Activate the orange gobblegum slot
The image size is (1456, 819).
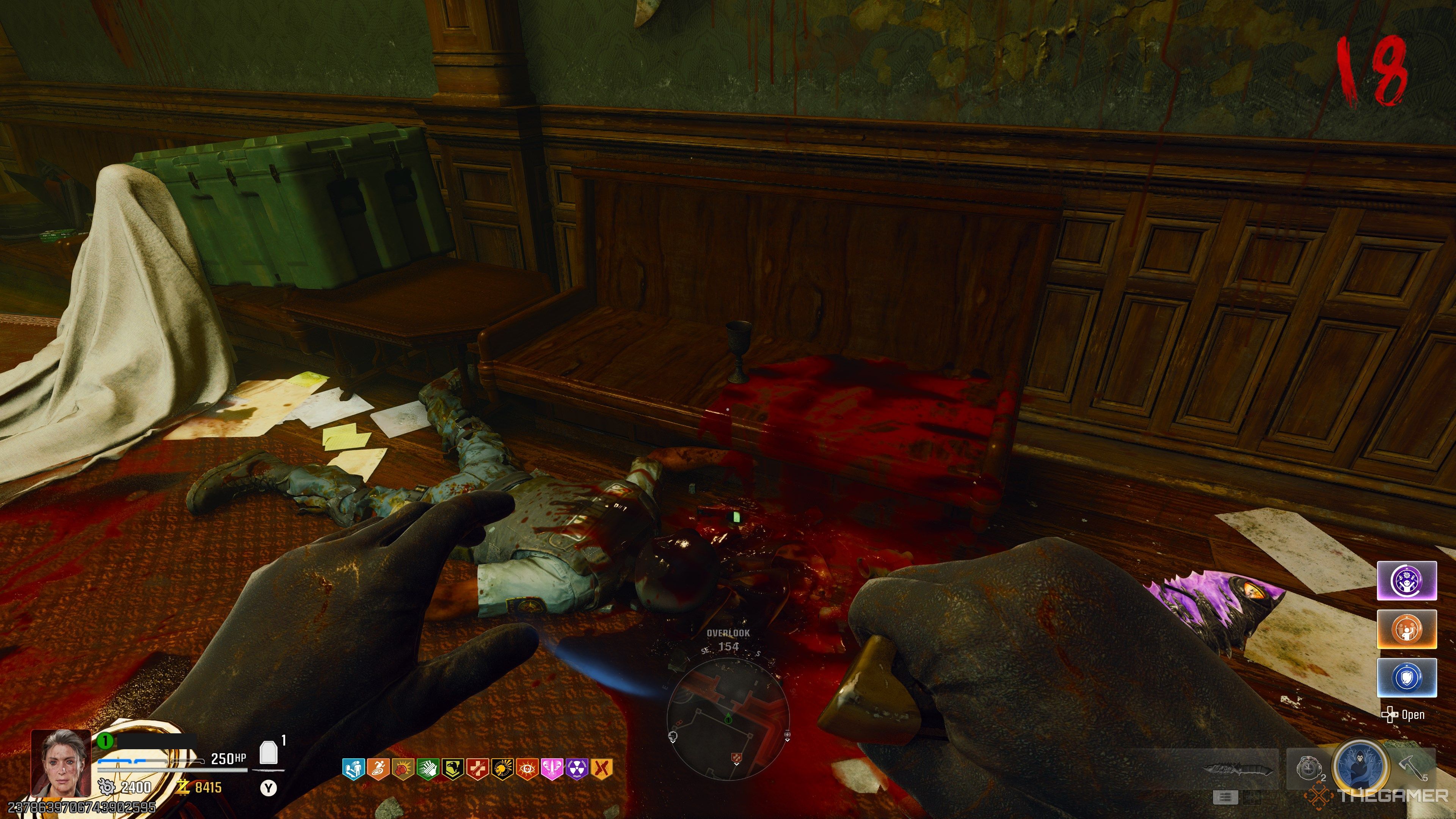1406,629
